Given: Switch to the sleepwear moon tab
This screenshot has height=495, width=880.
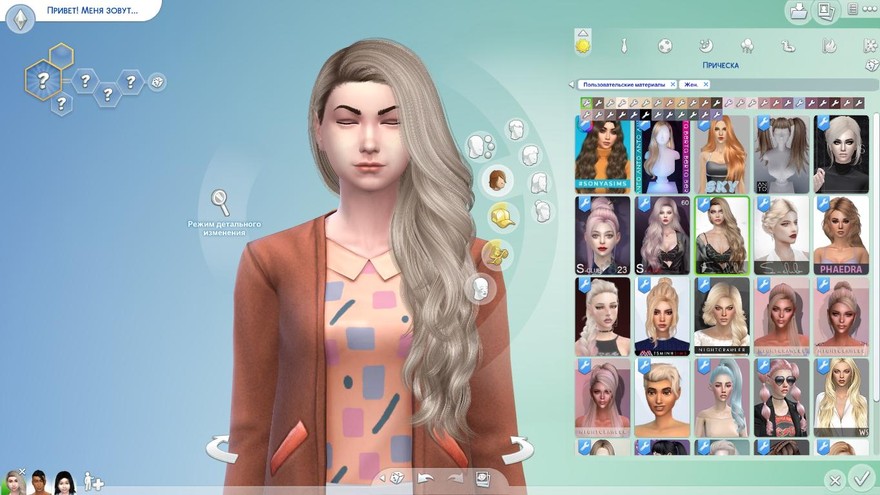Looking at the screenshot, I should point(705,45).
